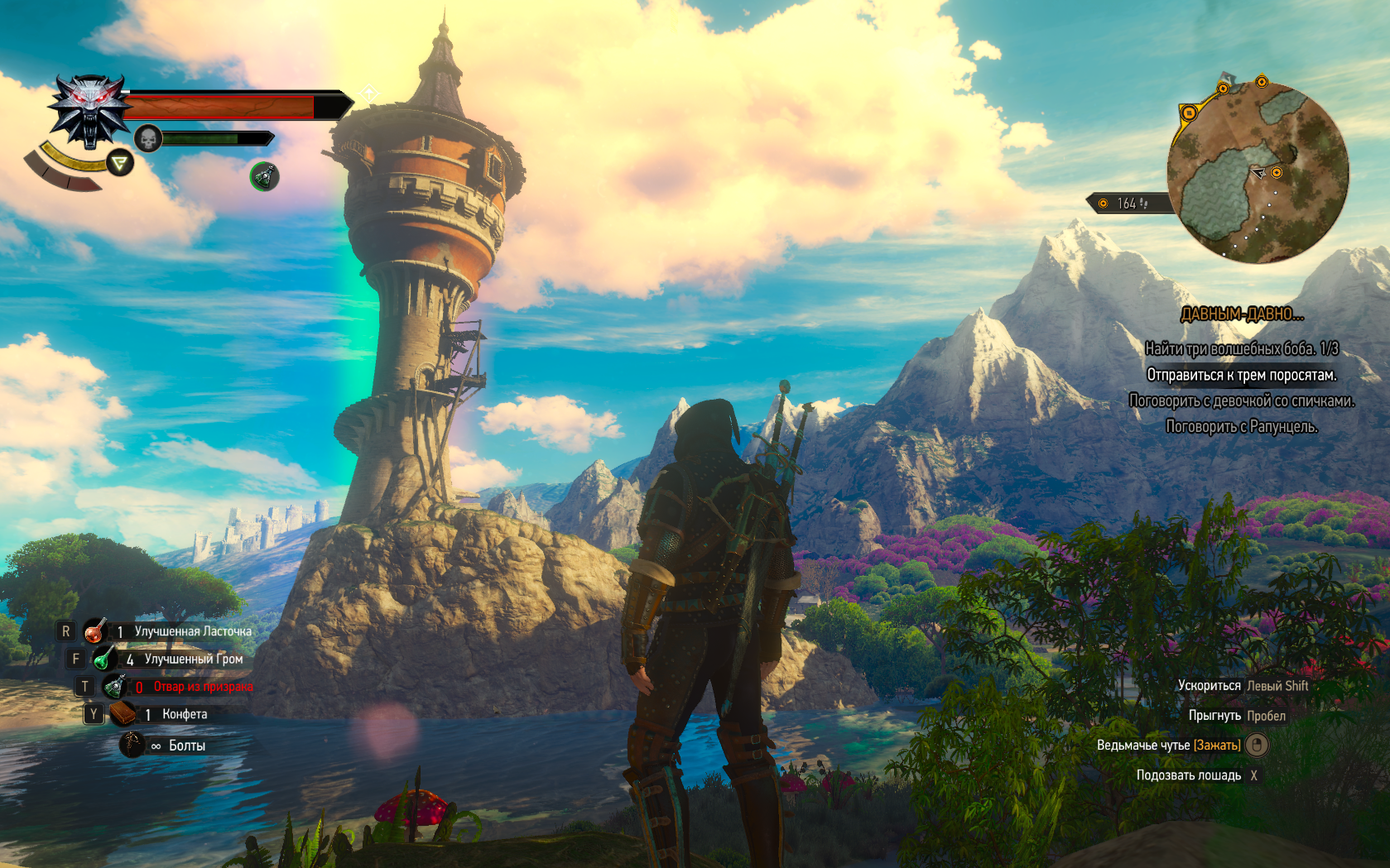Image resolution: width=1390 pixels, height=868 pixels.
Task: Select the objective Поговорить с Рапунцель
Action: tap(1241, 426)
